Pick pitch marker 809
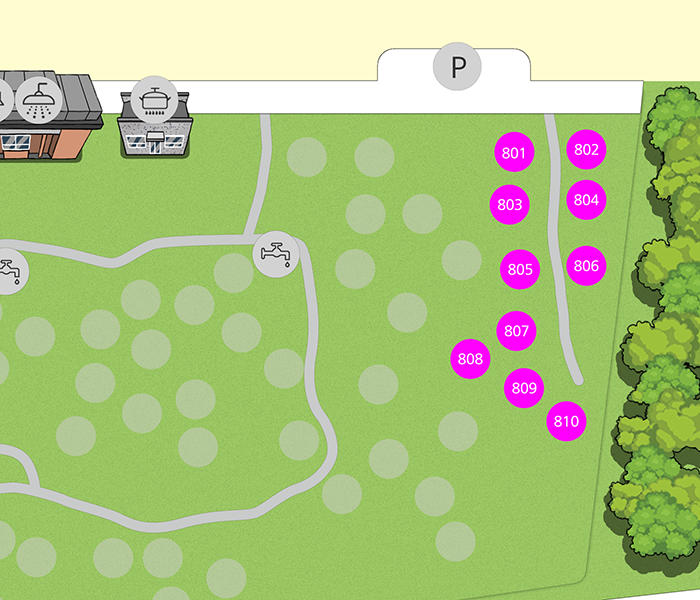Image resolution: width=700 pixels, height=600 pixels. [x=524, y=388]
